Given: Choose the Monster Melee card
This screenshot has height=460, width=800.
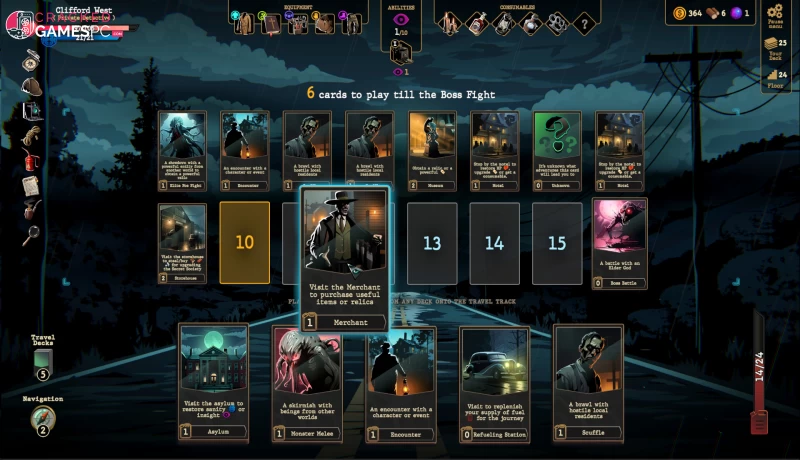Looking at the screenshot, I should [x=307, y=381].
